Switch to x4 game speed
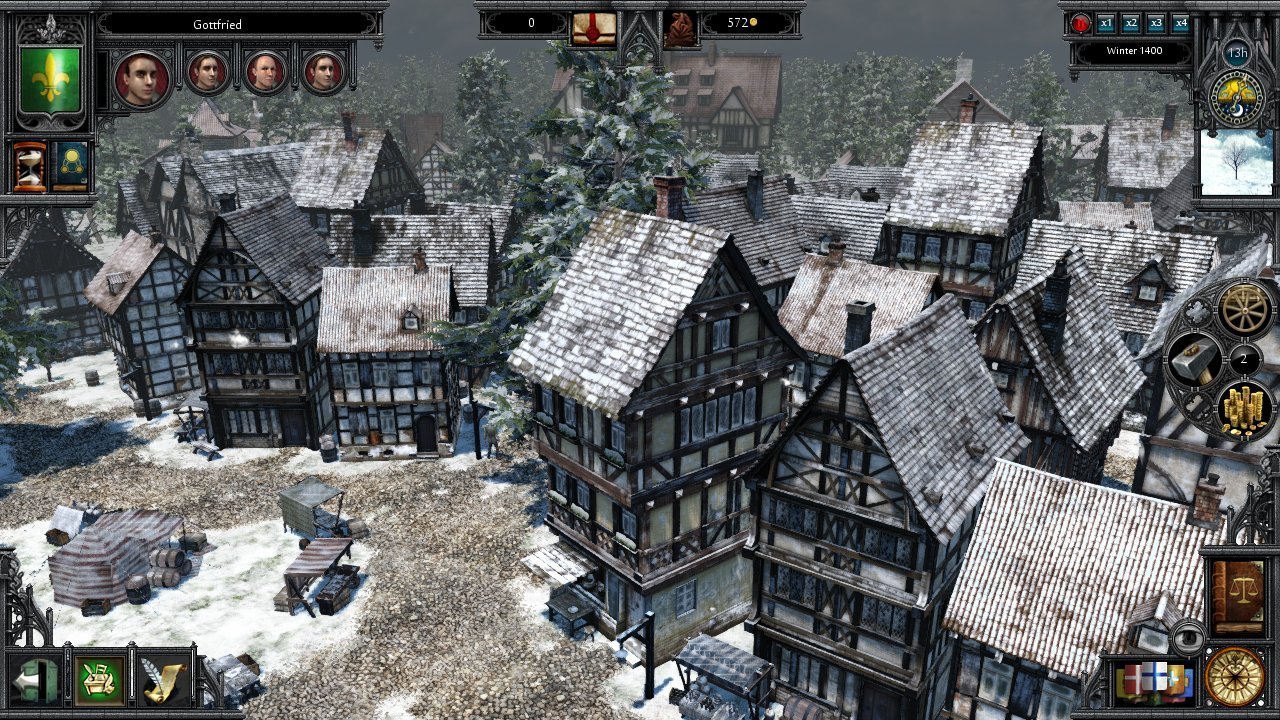This screenshot has width=1280, height=720. point(1183,23)
